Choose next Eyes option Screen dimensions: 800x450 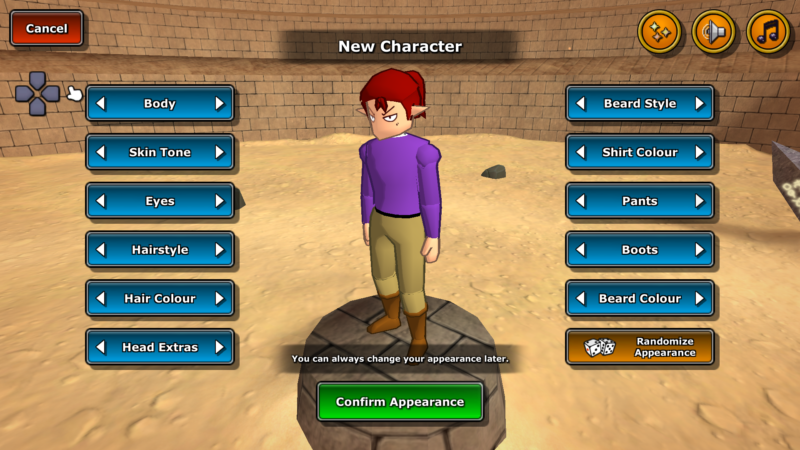219,201
